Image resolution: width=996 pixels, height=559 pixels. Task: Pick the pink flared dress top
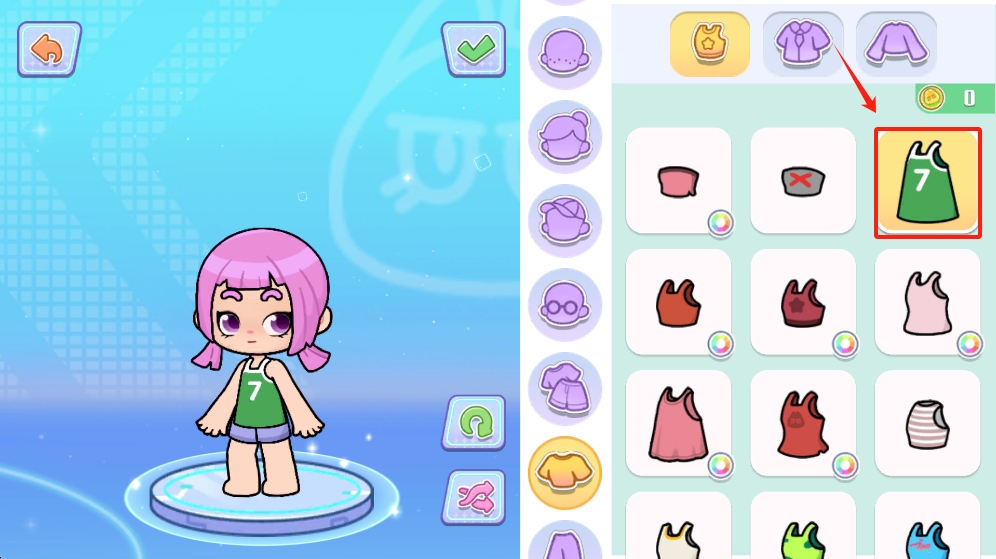pos(678,423)
